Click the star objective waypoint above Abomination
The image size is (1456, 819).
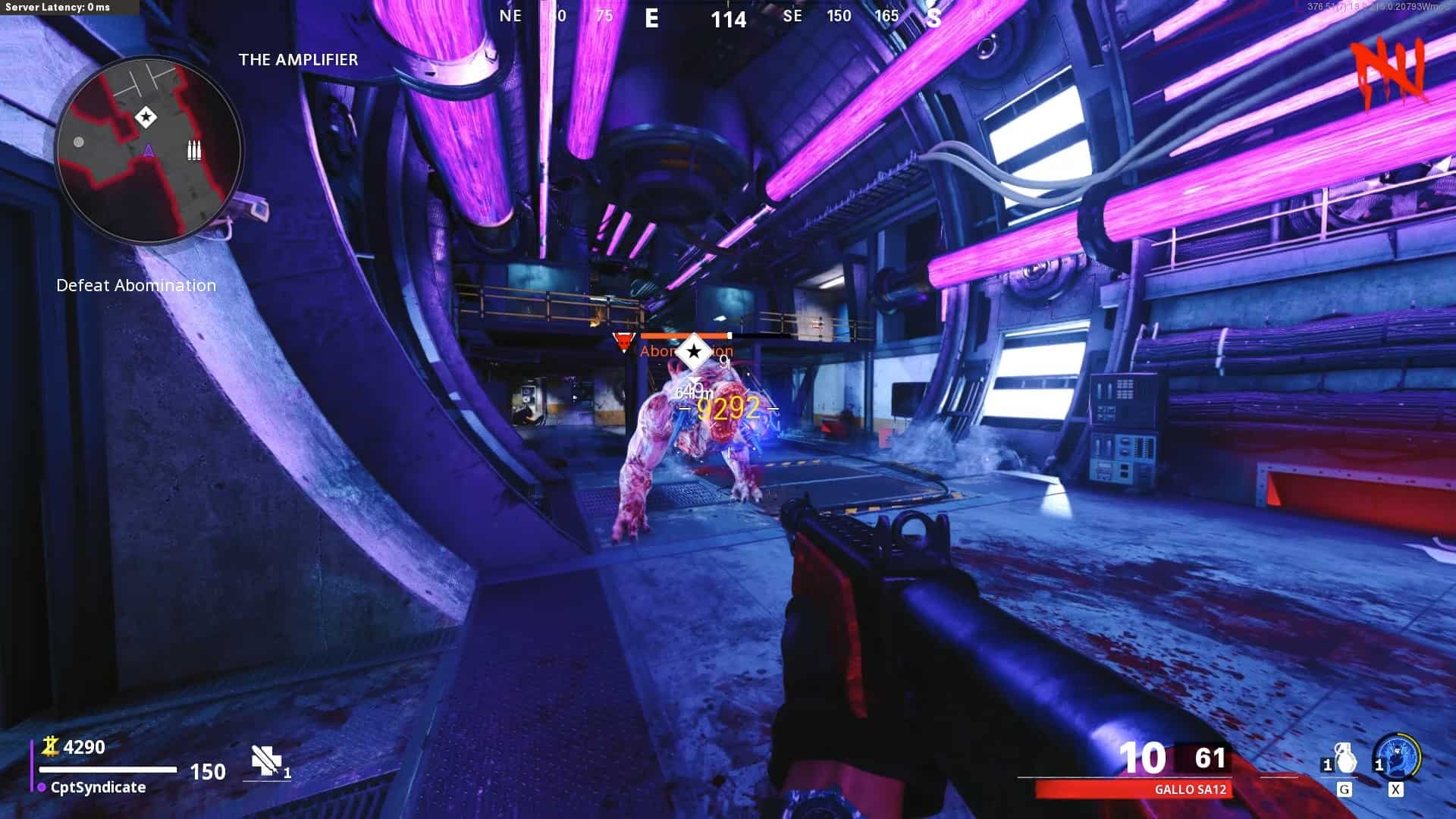(693, 352)
